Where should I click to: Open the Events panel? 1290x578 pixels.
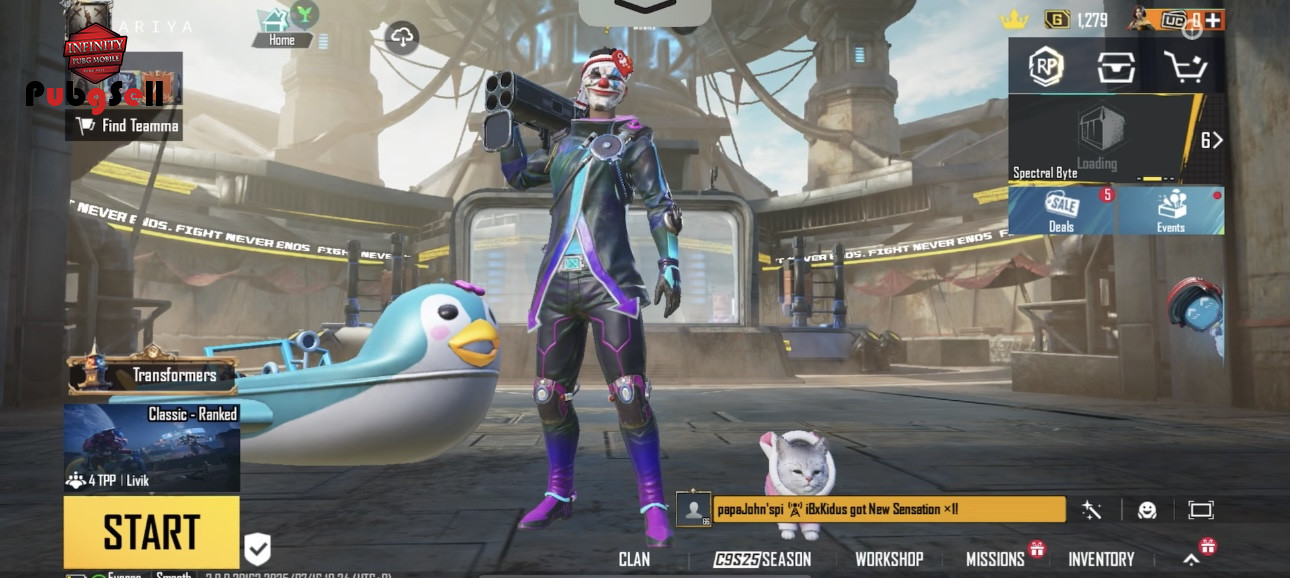1170,210
